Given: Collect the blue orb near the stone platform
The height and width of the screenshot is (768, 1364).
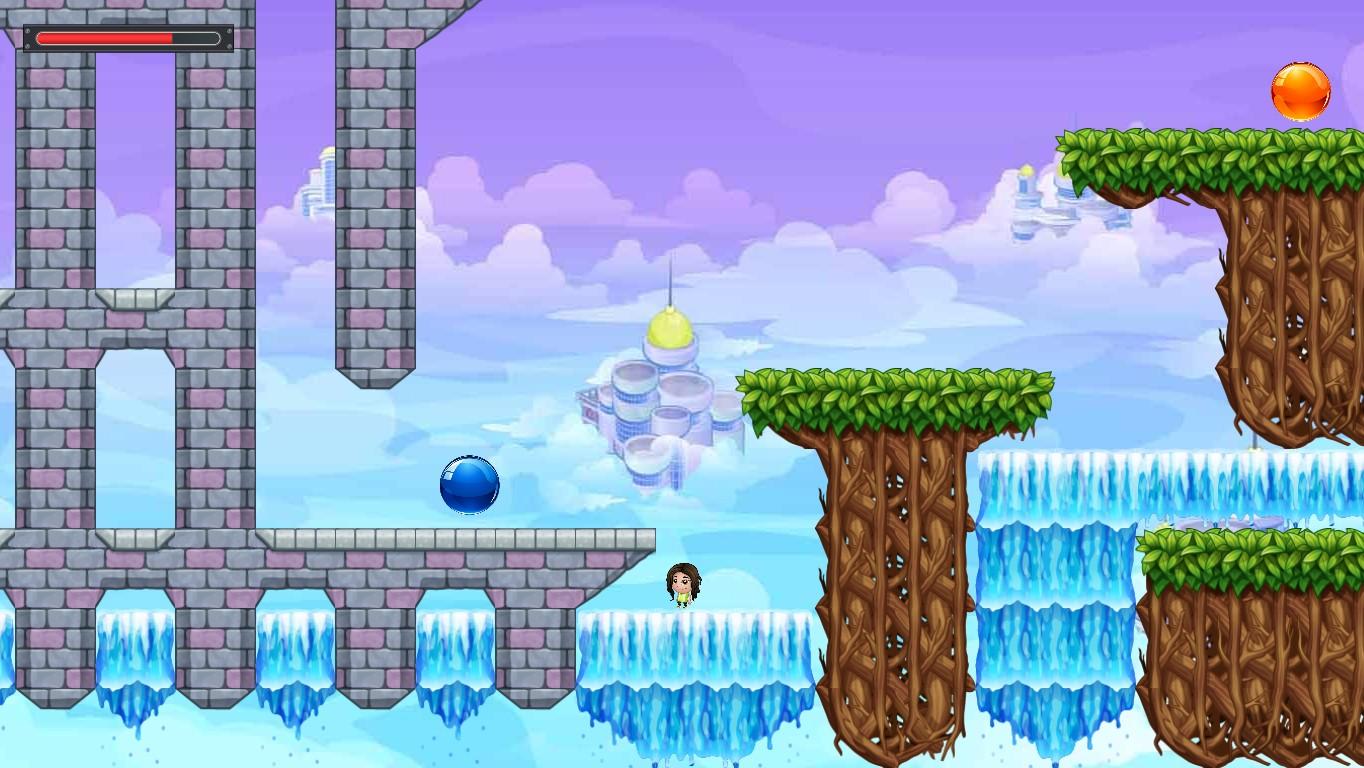Looking at the screenshot, I should [469, 485].
